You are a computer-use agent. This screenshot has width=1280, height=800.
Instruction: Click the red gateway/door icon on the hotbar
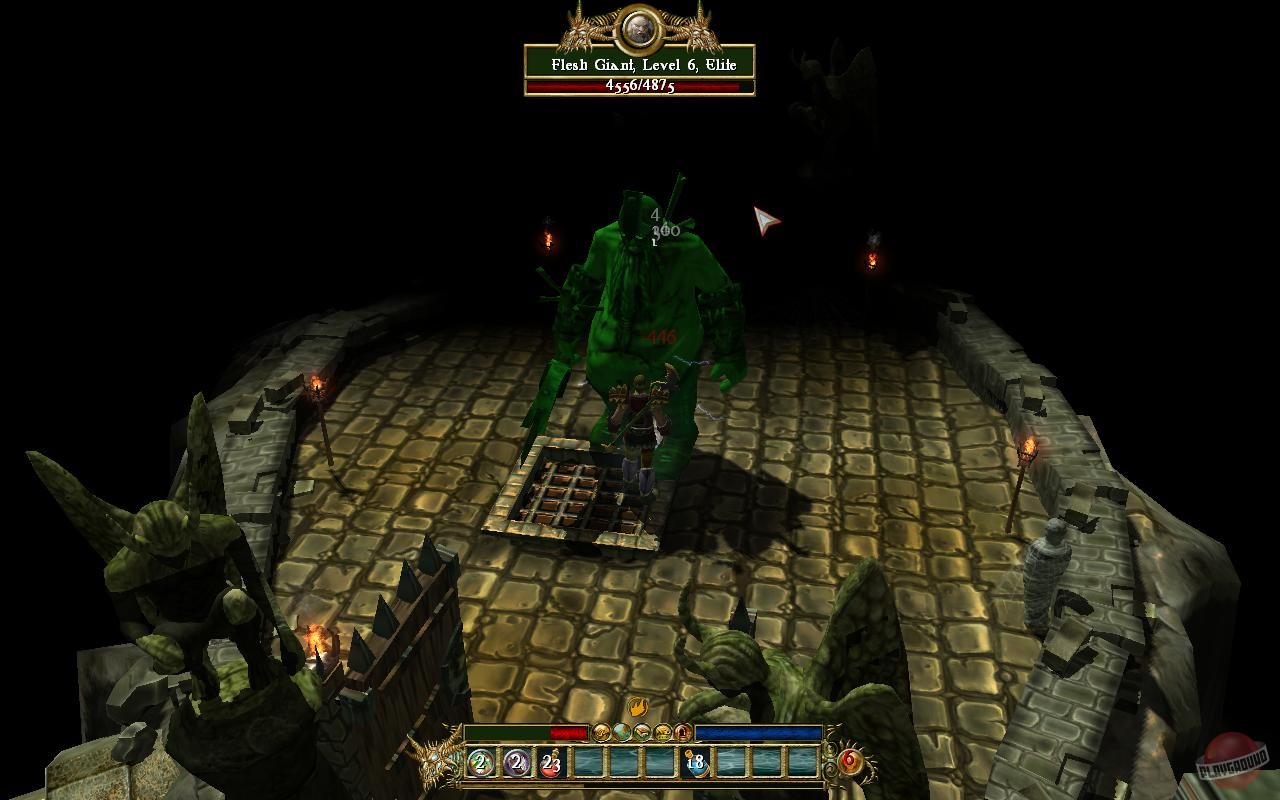point(684,732)
